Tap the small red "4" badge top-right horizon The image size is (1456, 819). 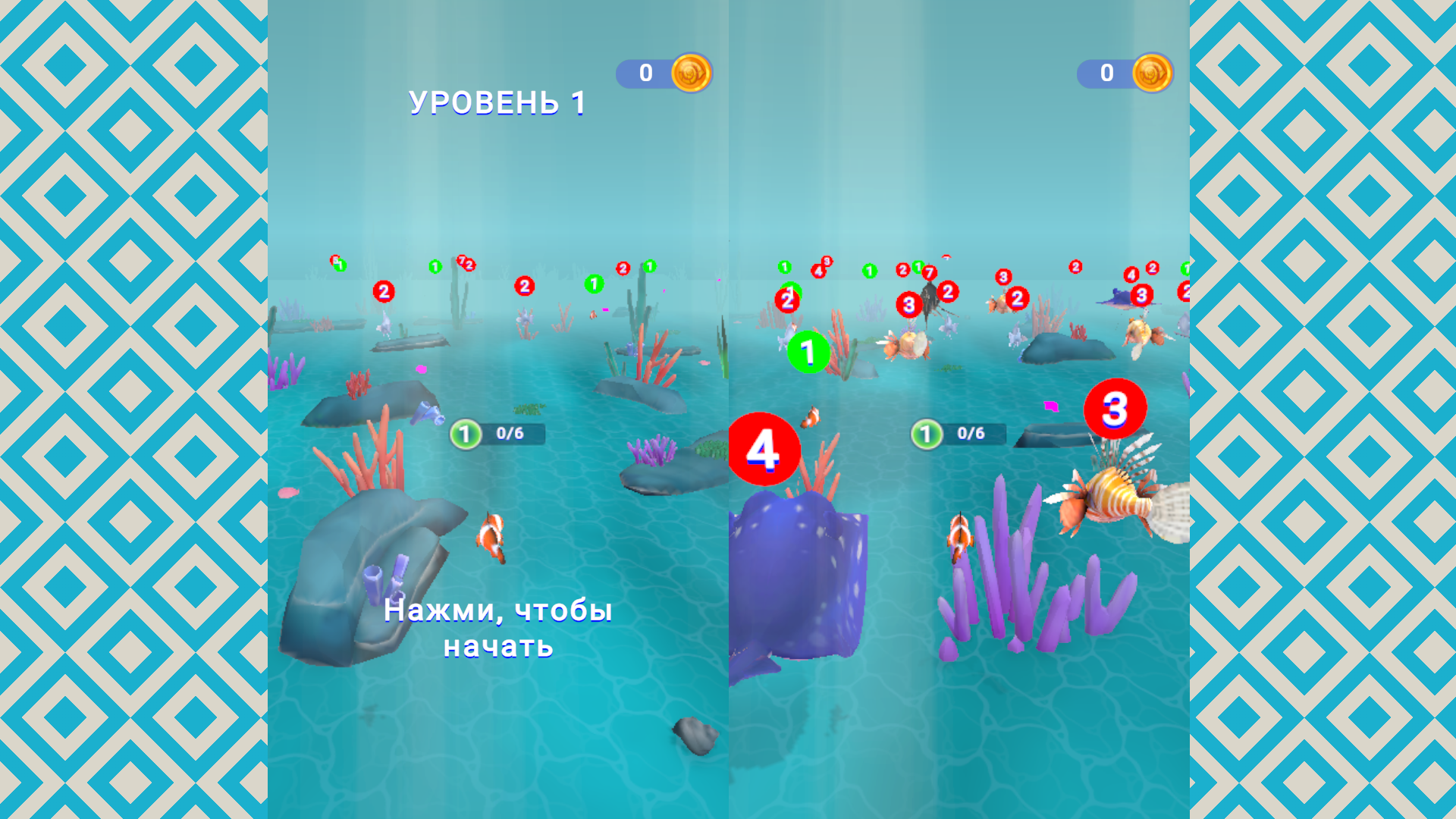tap(1131, 275)
